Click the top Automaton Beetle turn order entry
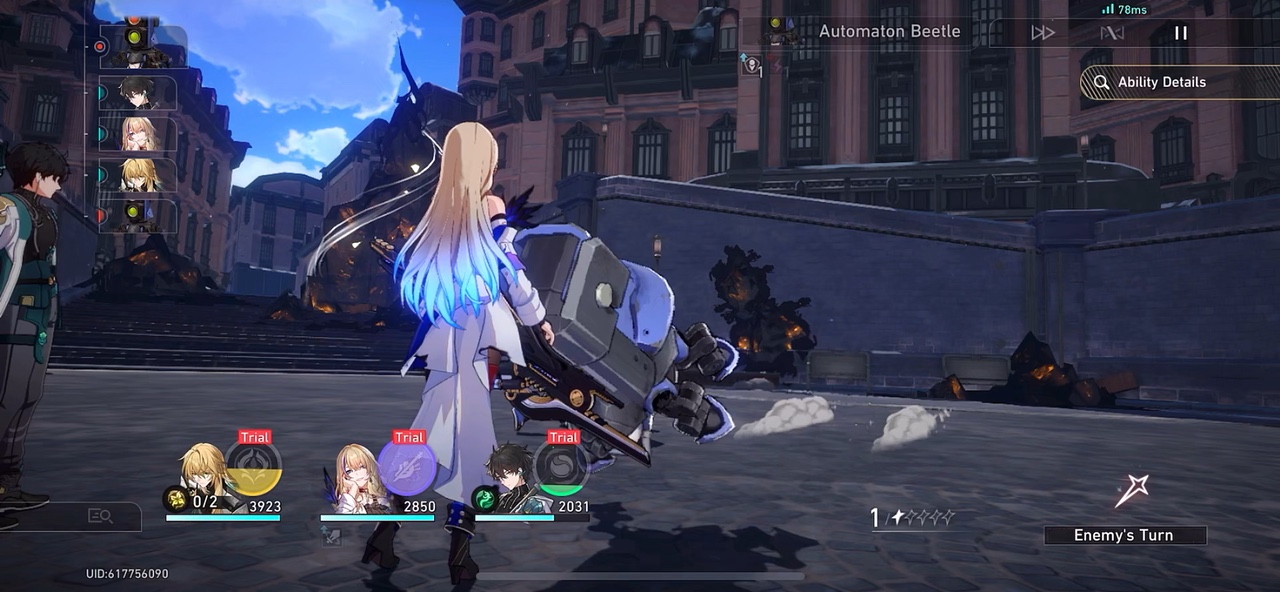Screen dimensions: 1280x592 [x=139, y=46]
